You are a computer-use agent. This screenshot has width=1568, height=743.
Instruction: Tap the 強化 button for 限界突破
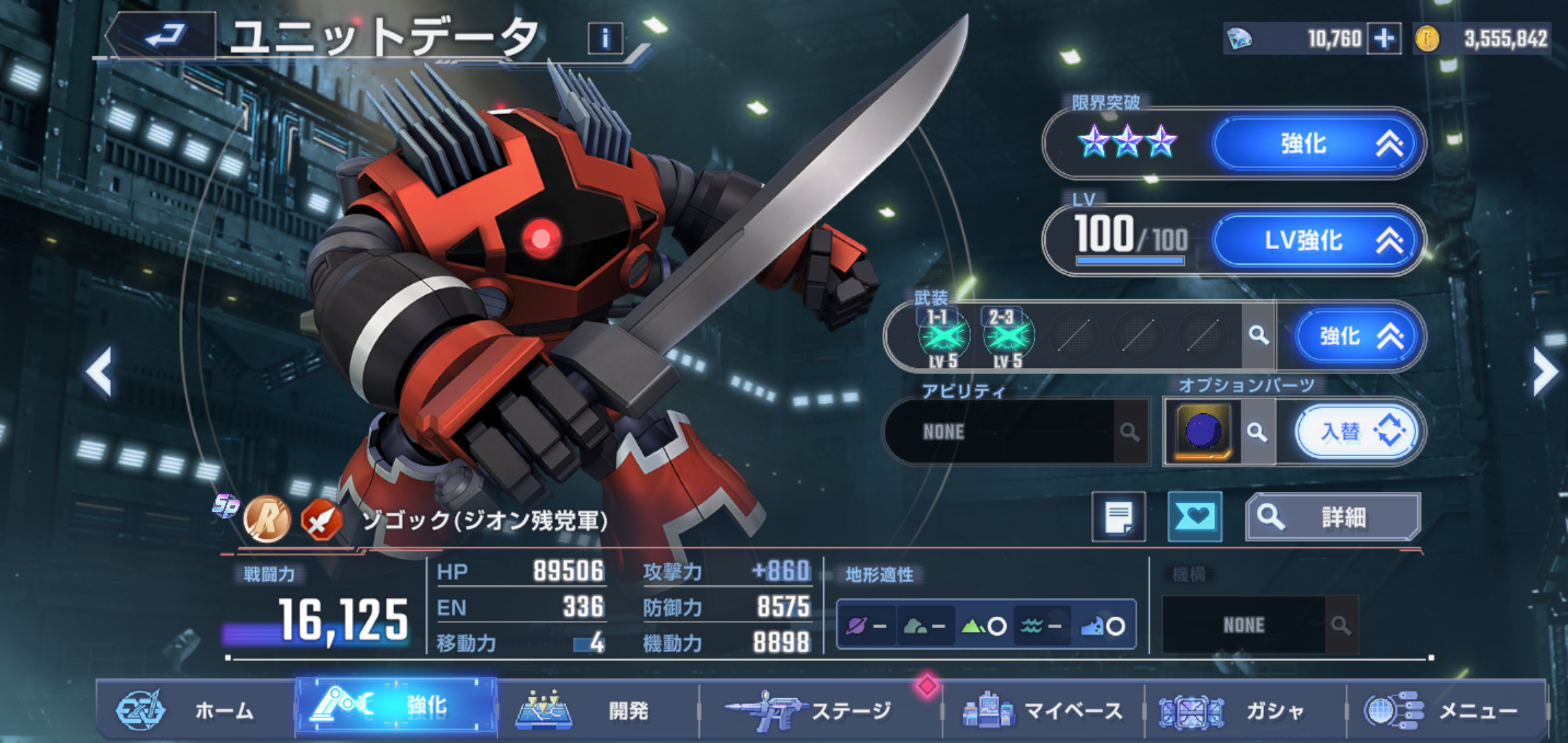coord(1316,144)
